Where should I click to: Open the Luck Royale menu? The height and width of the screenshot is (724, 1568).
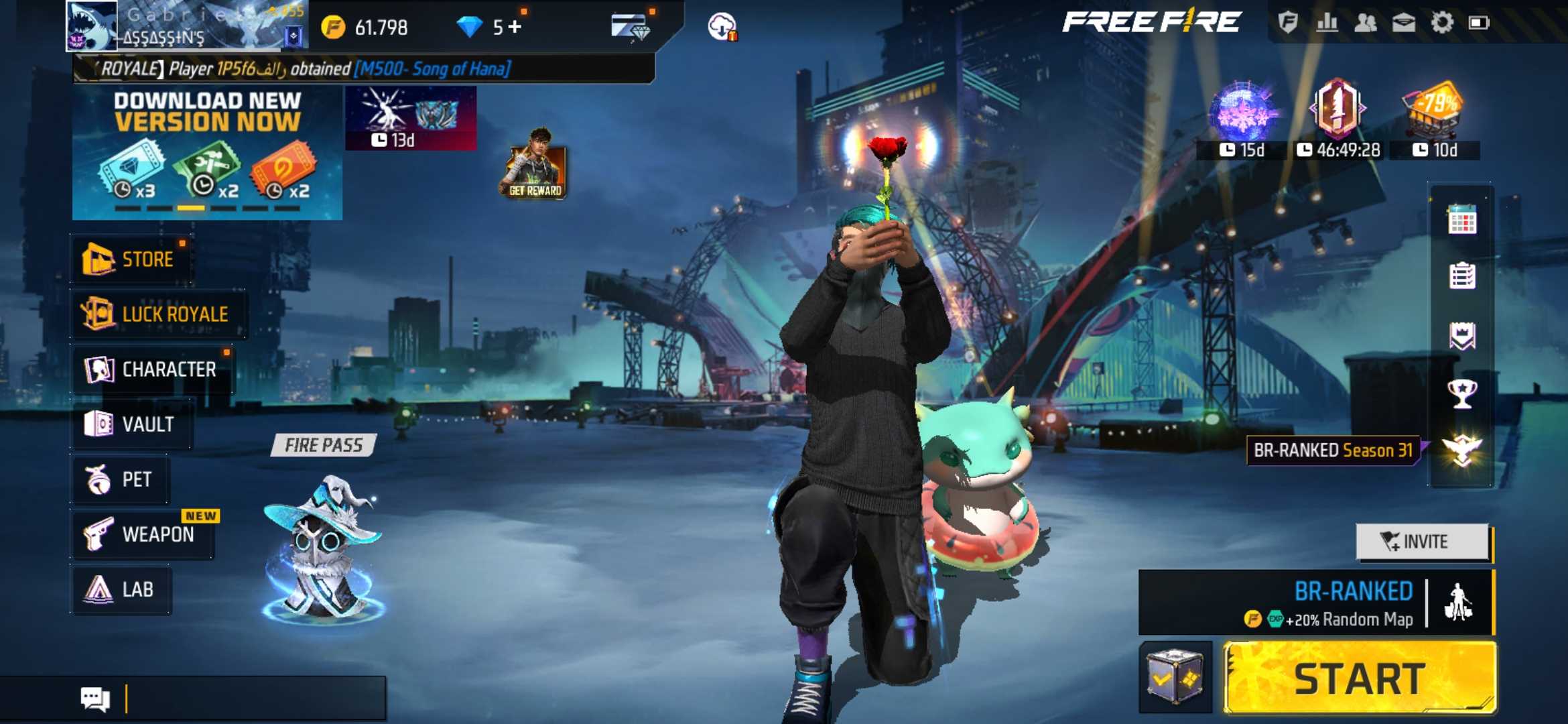(158, 314)
